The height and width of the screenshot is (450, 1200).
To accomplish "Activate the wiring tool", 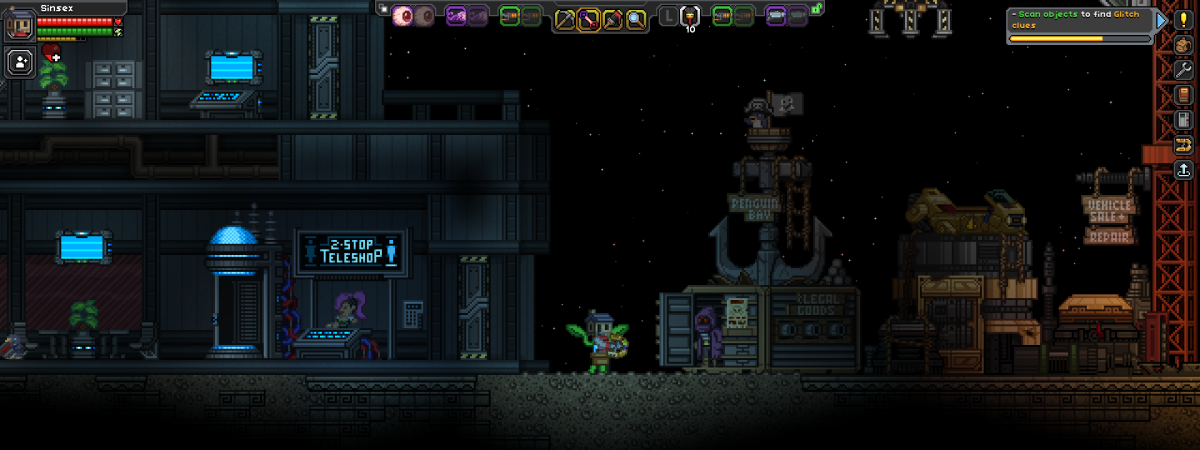I will tap(589, 17).
